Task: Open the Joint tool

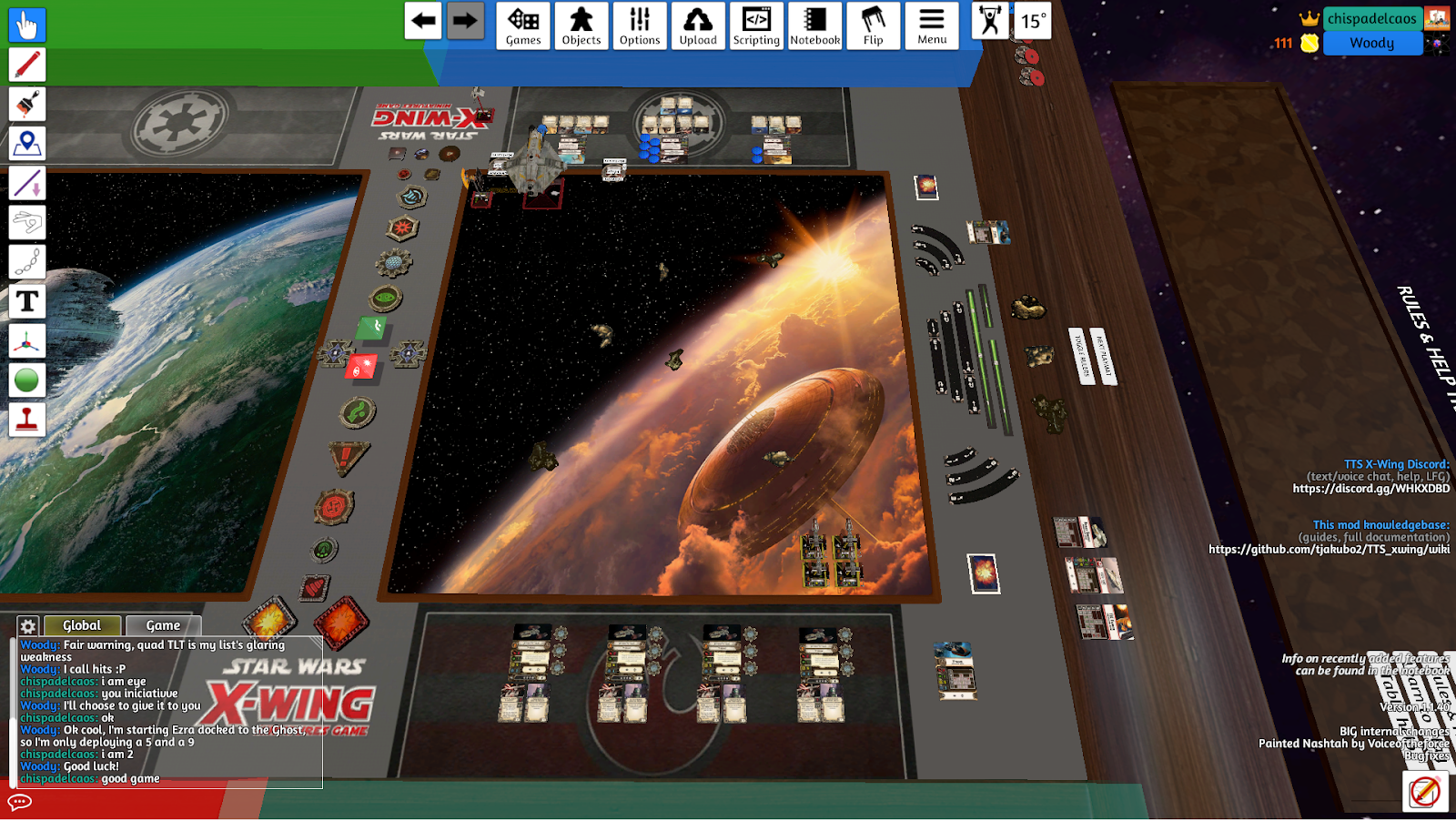Action: point(26,261)
